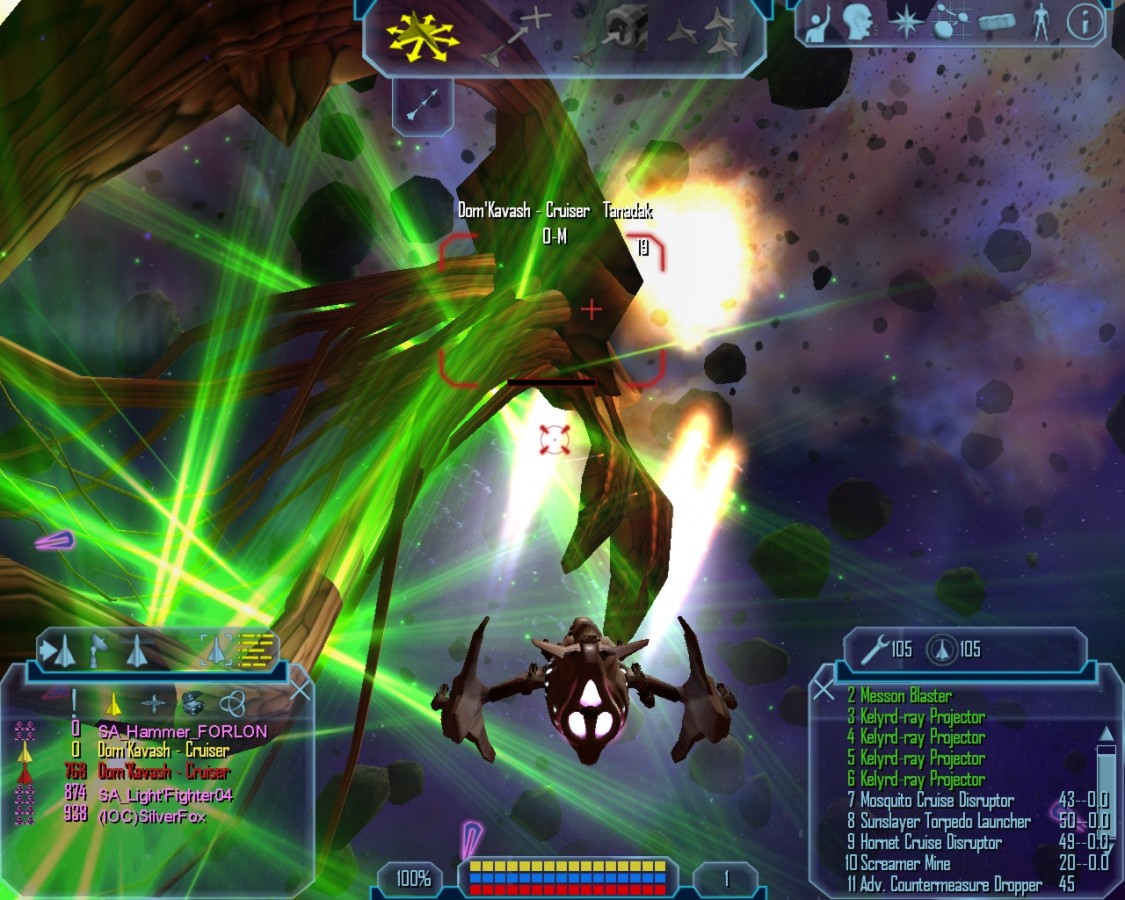Target the red Dom'Kavash - Cruiser entry
The width and height of the screenshot is (1125, 900).
(164, 772)
